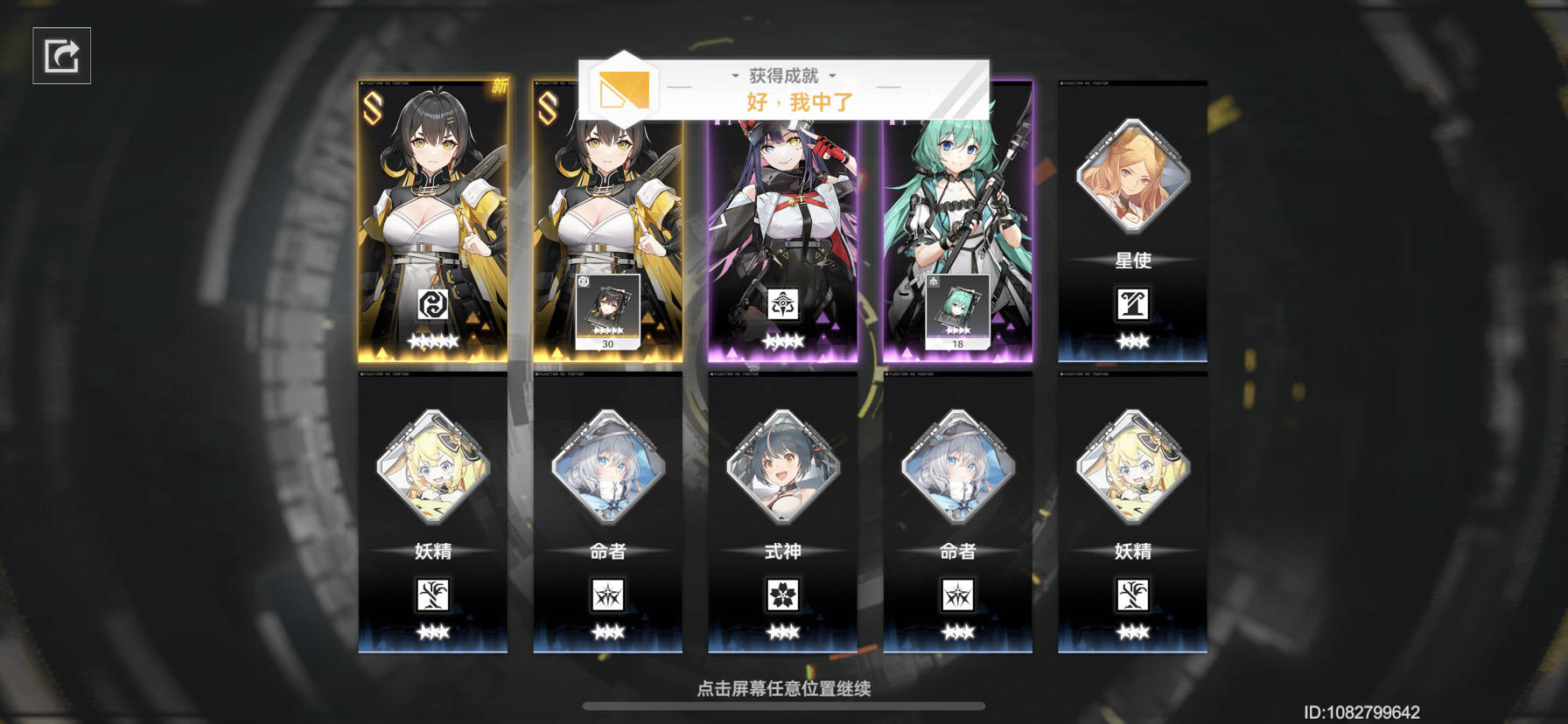Click the 星使 character portrait diamond
Image resolution: width=1568 pixels, height=724 pixels.
click(x=1132, y=178)
